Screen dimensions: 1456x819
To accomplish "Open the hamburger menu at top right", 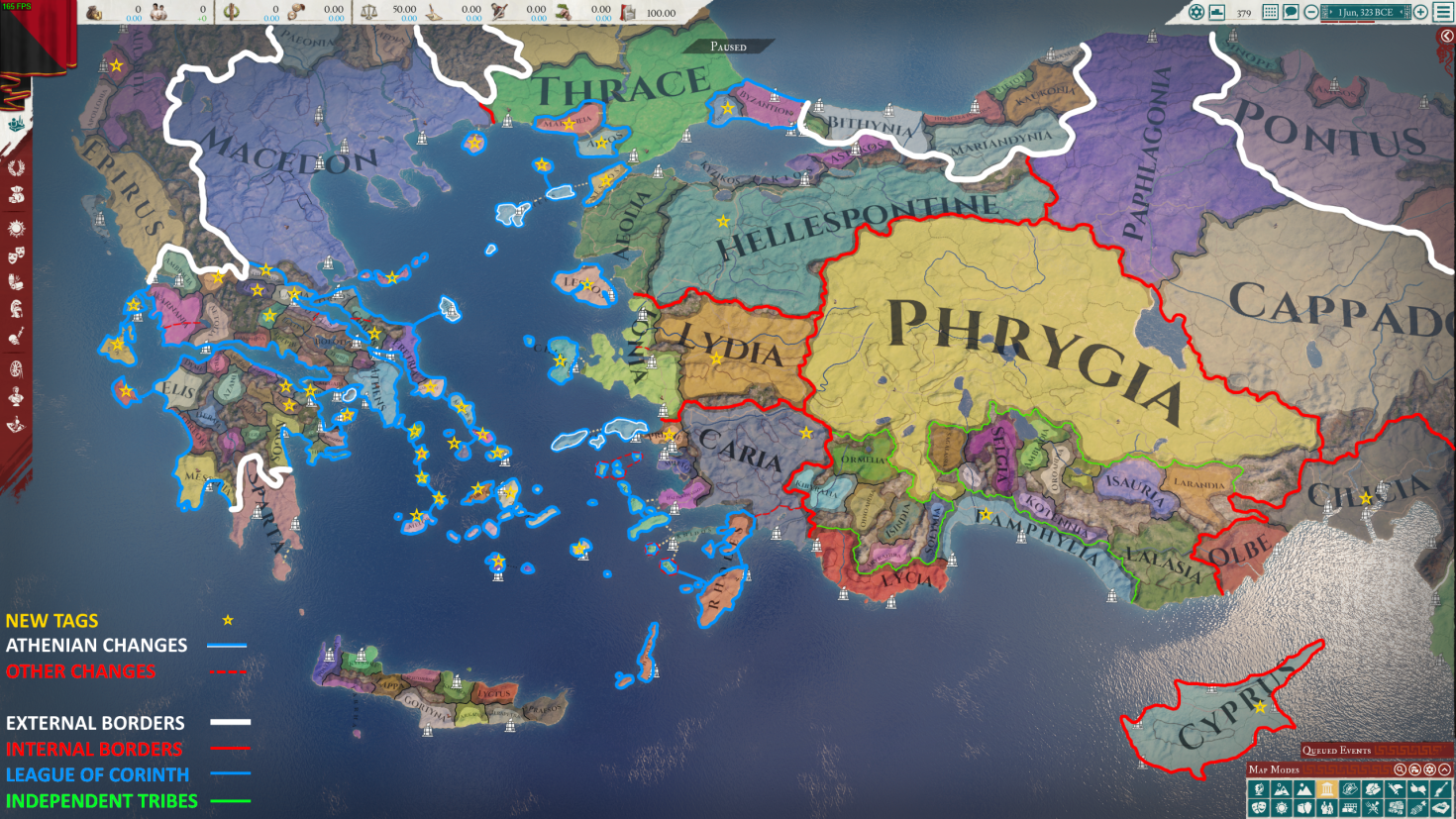I will click(1442, 13).
